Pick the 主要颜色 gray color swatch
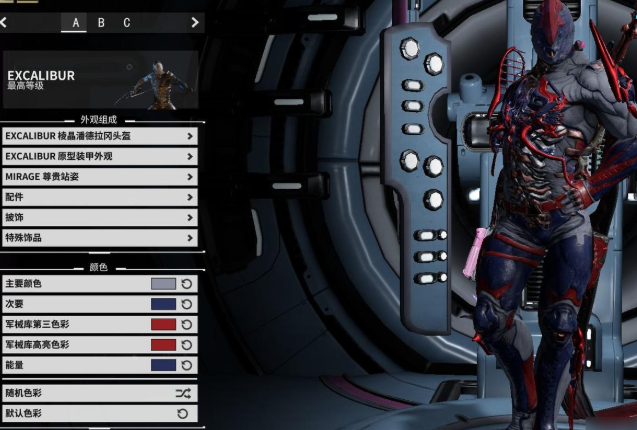This screenshot has width=637, height=430. (x=163, y=284)
